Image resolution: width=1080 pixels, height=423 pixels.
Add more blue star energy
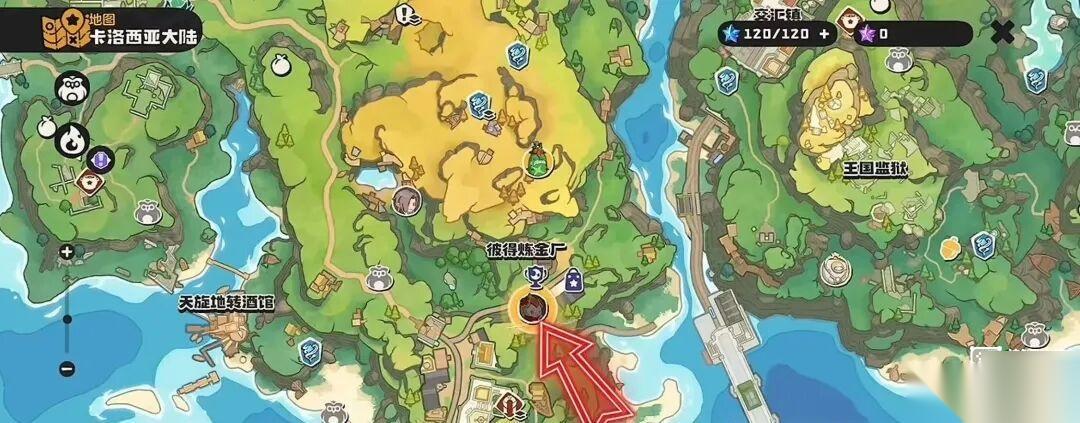824,33
